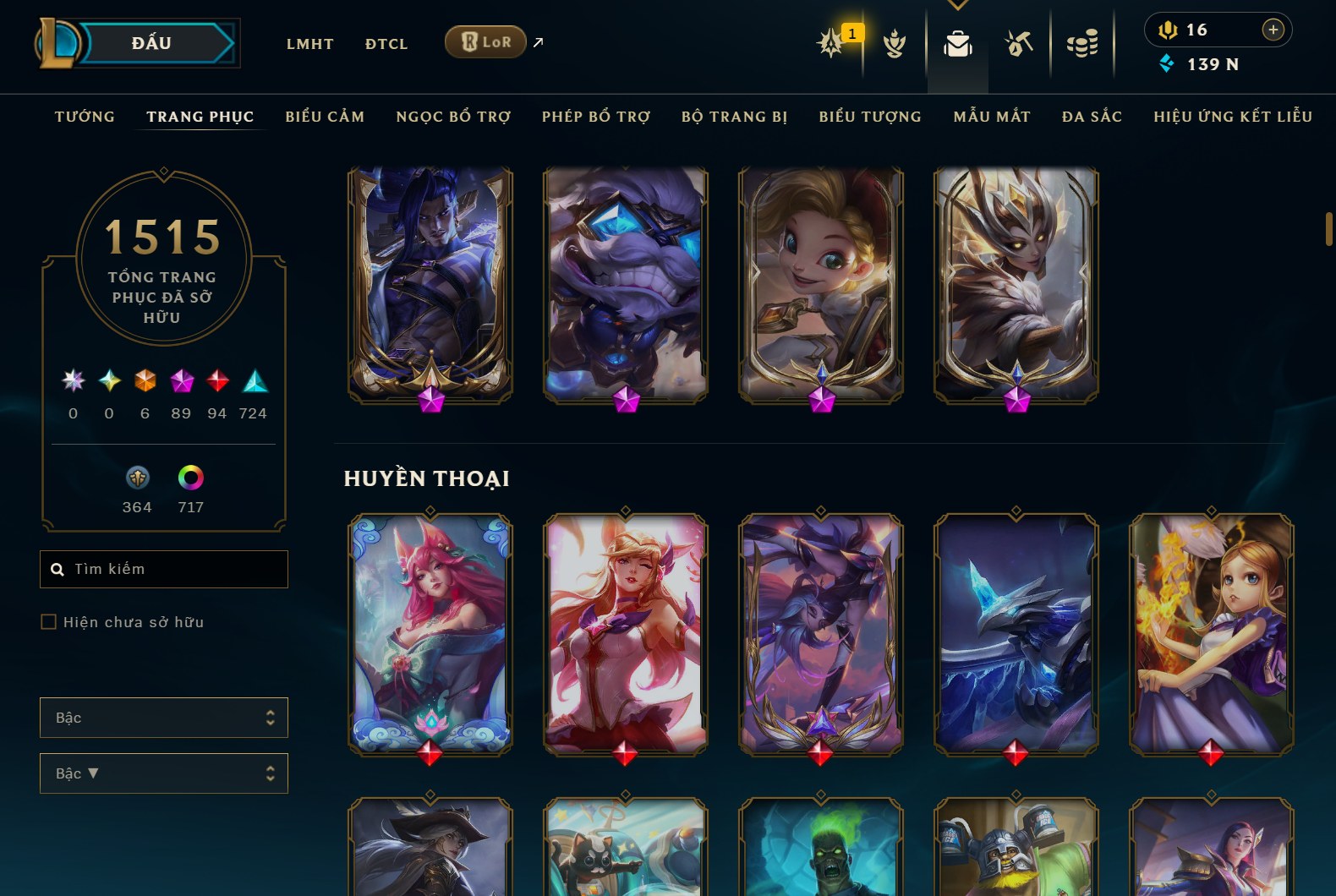Select the ĐTCL menu item

click(386, 44)
